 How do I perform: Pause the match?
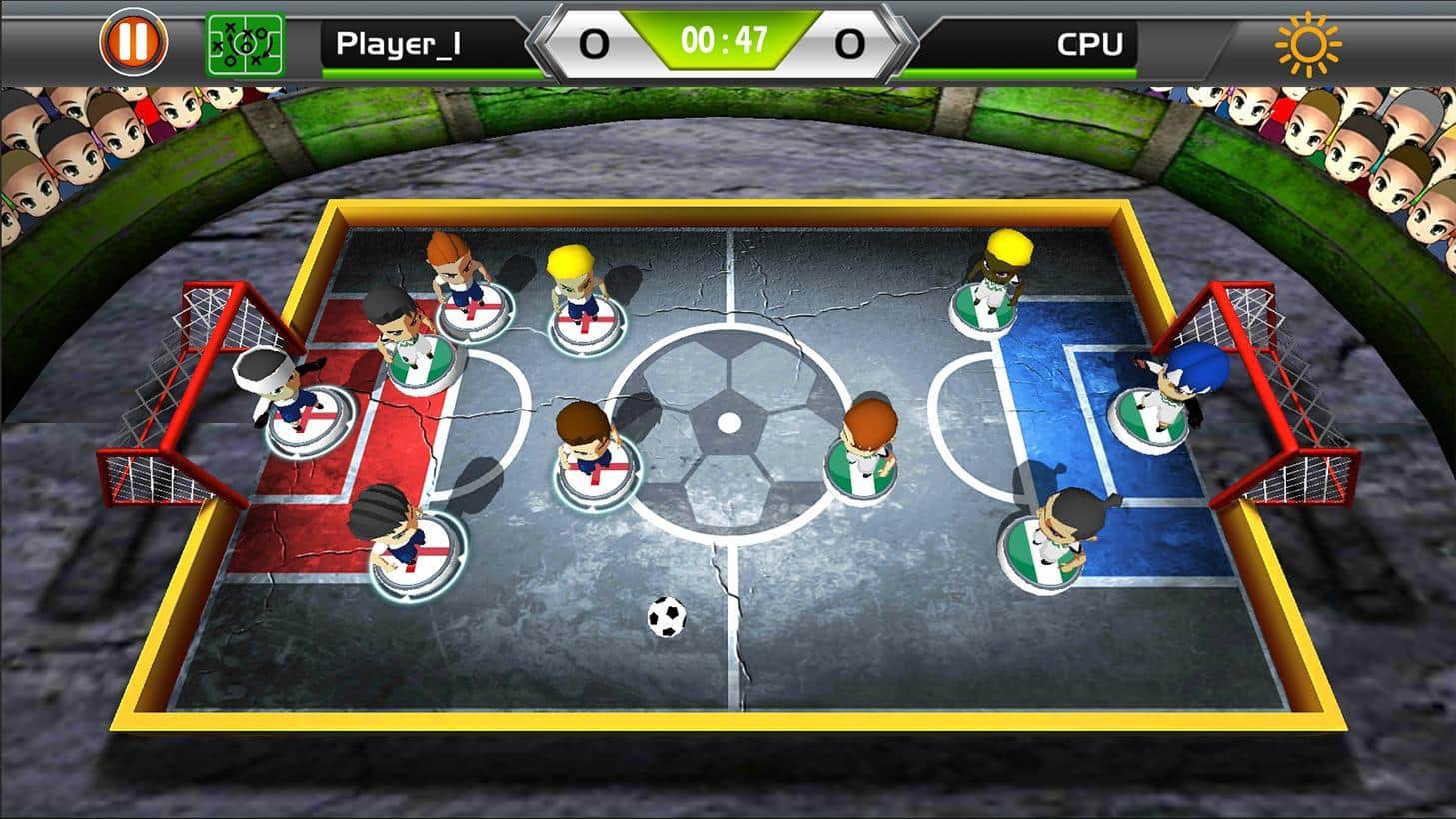coord(133,42)
